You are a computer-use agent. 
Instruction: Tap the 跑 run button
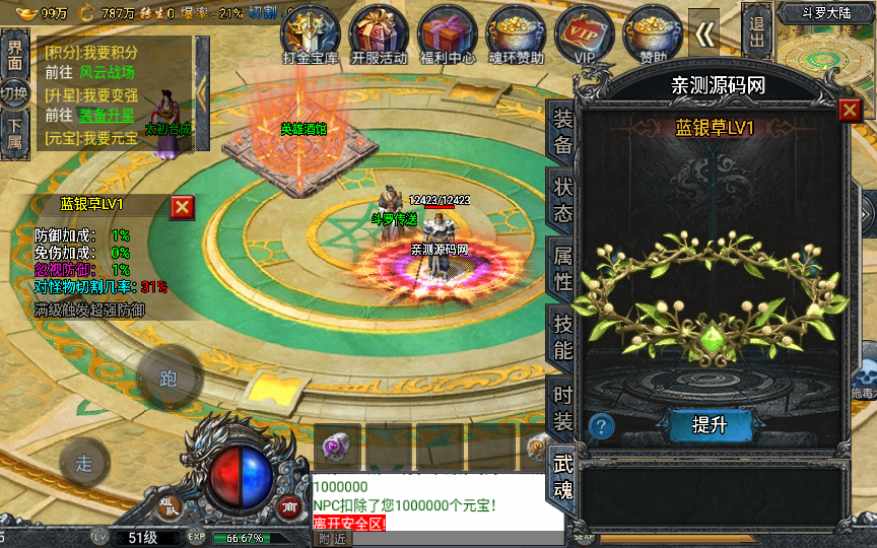(167, 377)
